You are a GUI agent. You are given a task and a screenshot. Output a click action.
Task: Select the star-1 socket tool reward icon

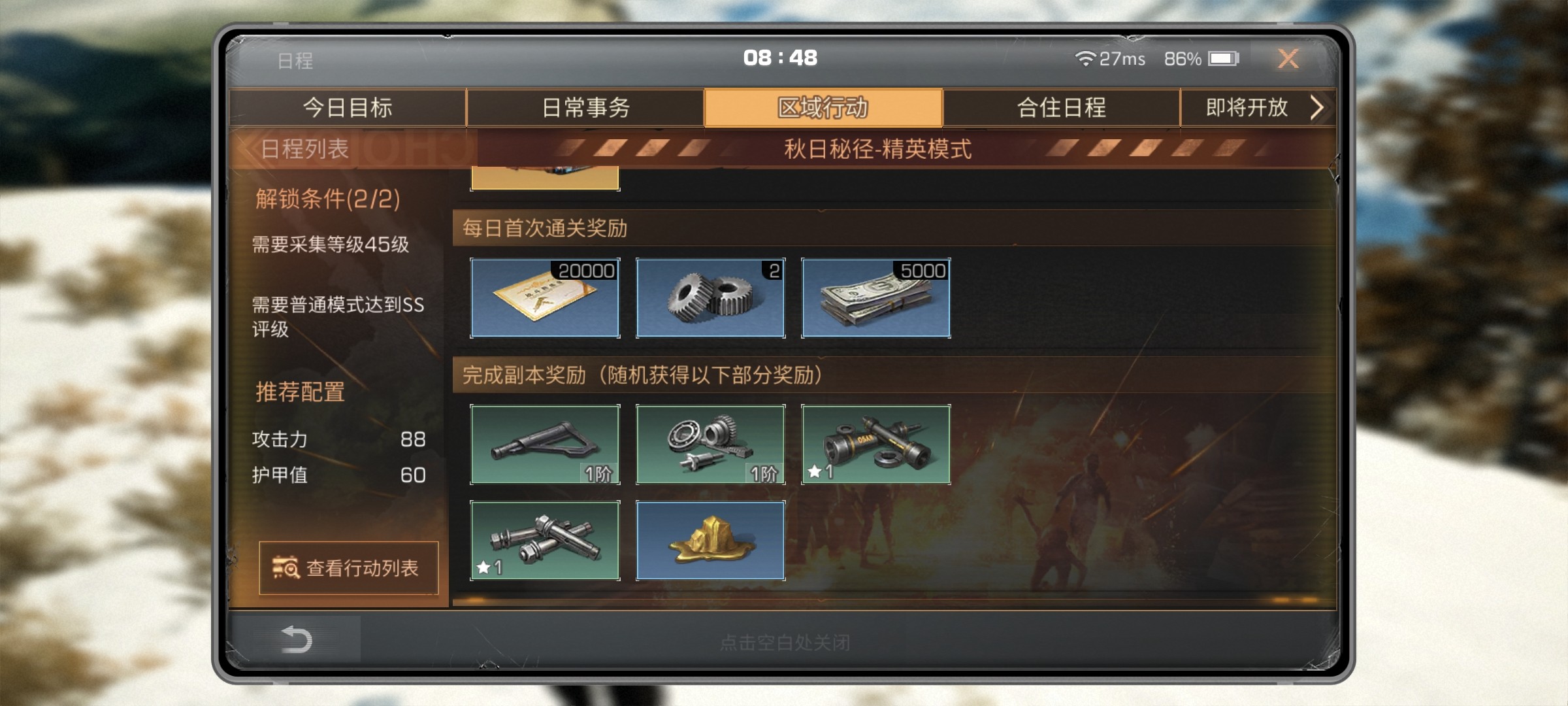point(875,446)
